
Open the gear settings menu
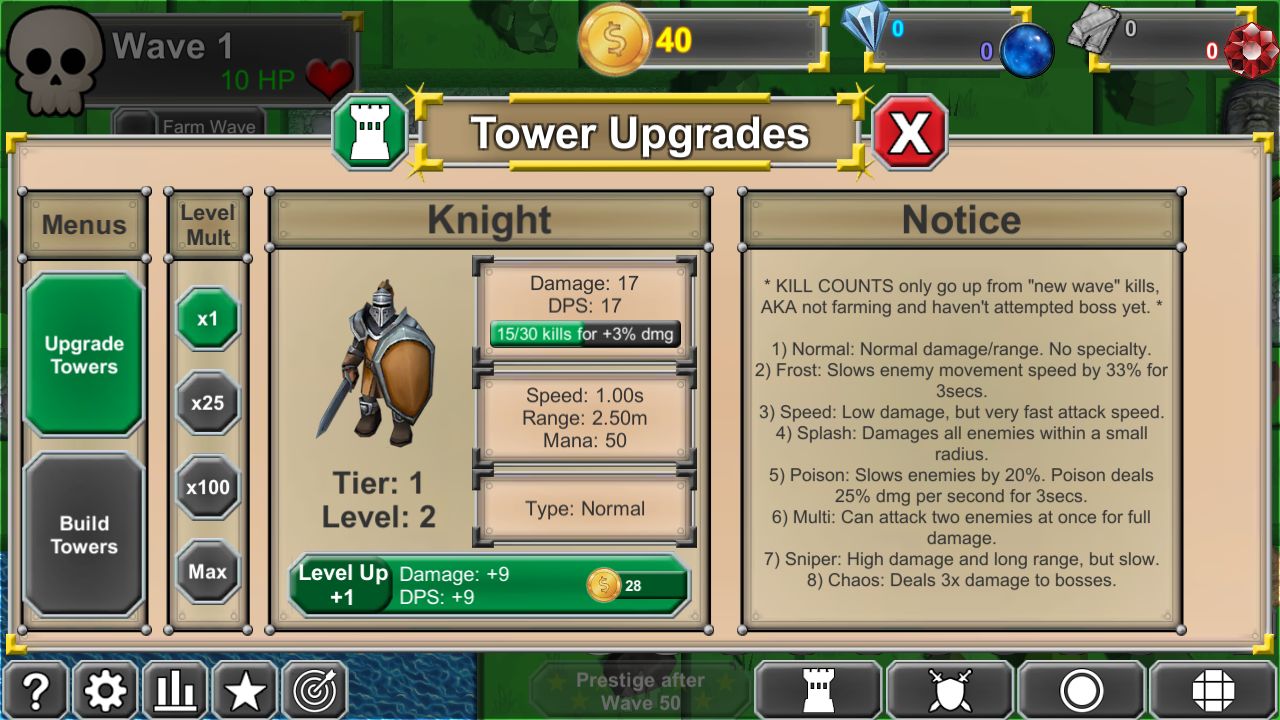coord(105,691)
